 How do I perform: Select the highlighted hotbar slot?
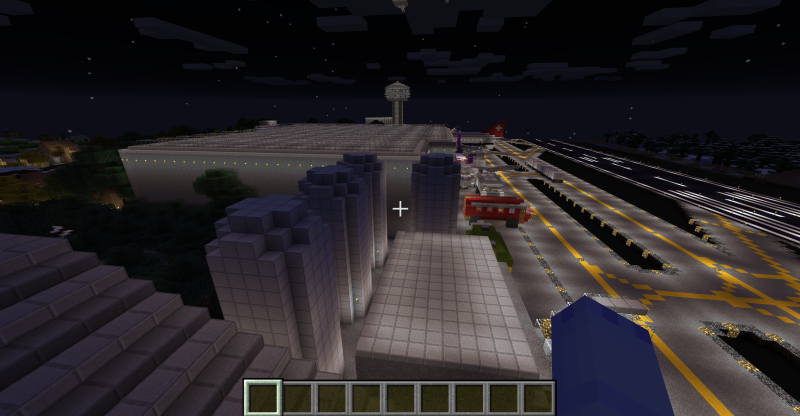(x=264, y=397)
